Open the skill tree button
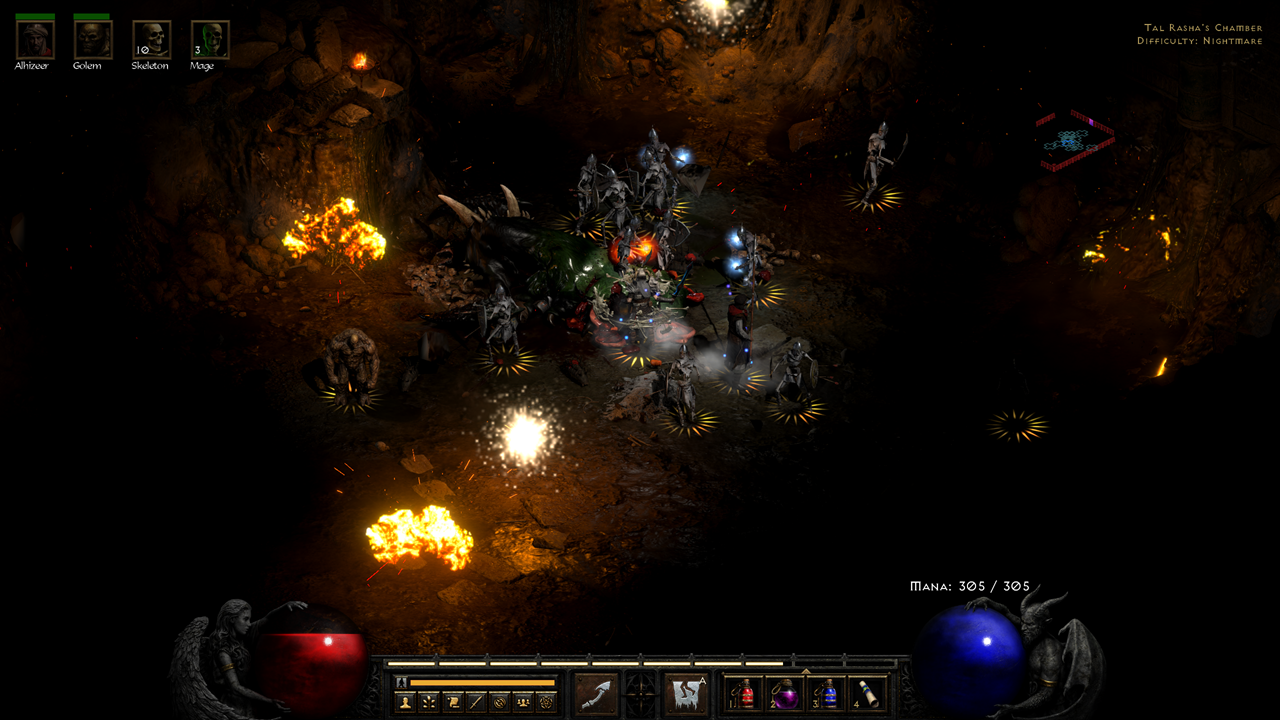 [x=428, y=702]
